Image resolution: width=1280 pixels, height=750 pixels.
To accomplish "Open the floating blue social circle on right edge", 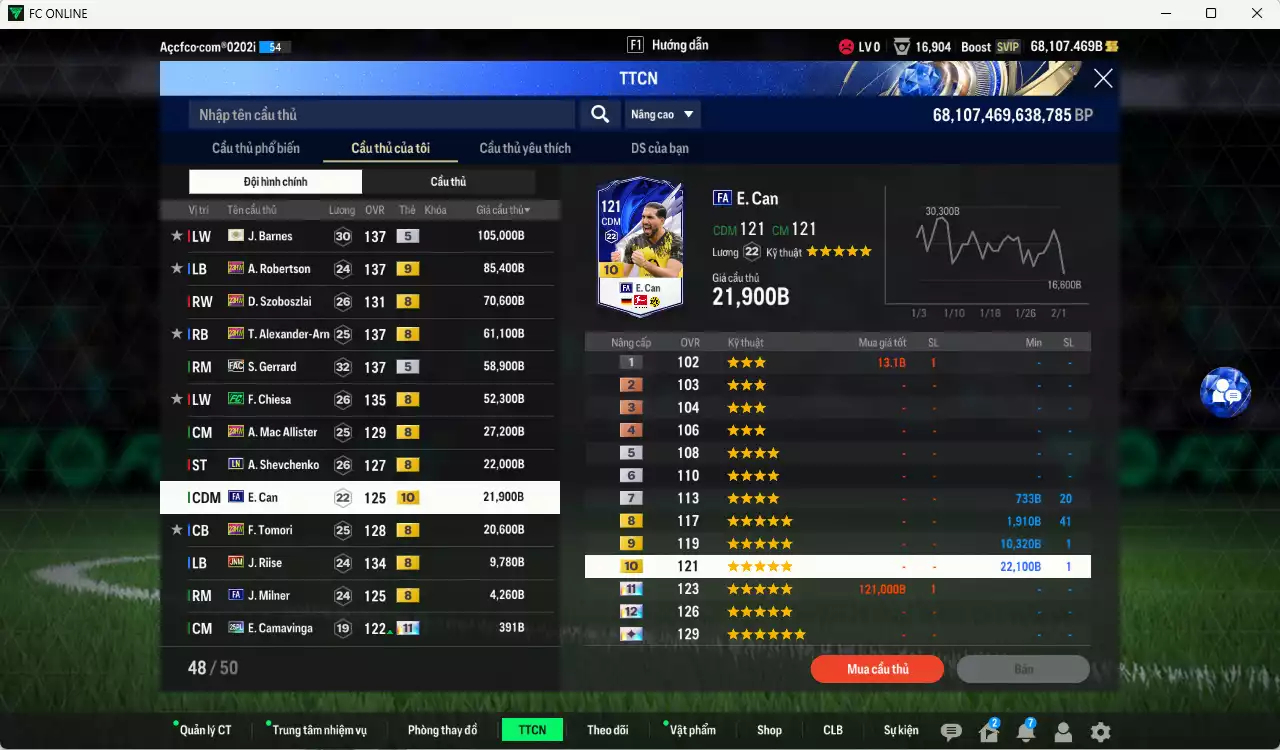I will 1226,392.
